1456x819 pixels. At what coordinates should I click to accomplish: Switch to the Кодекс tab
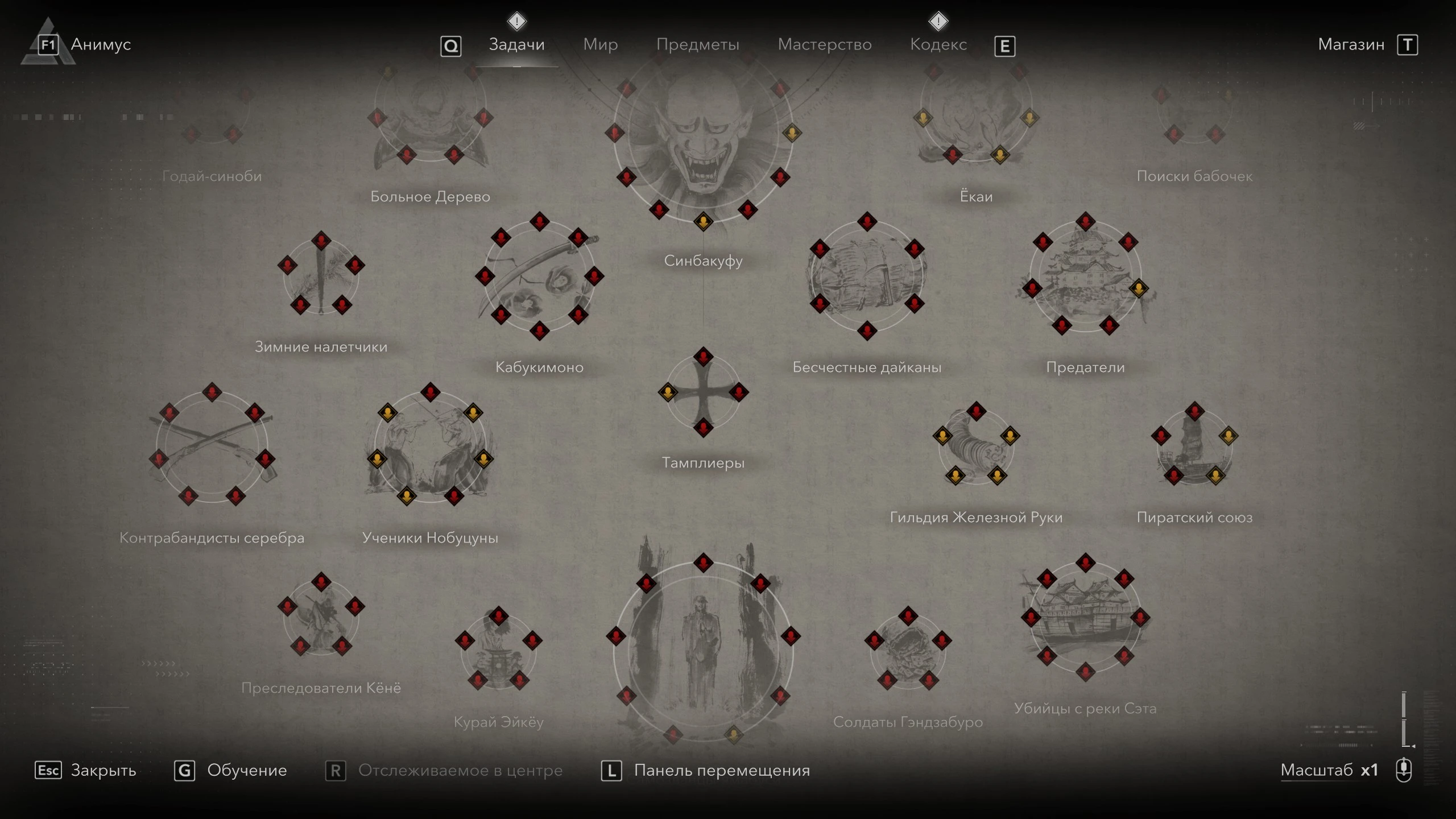(938, 44)
